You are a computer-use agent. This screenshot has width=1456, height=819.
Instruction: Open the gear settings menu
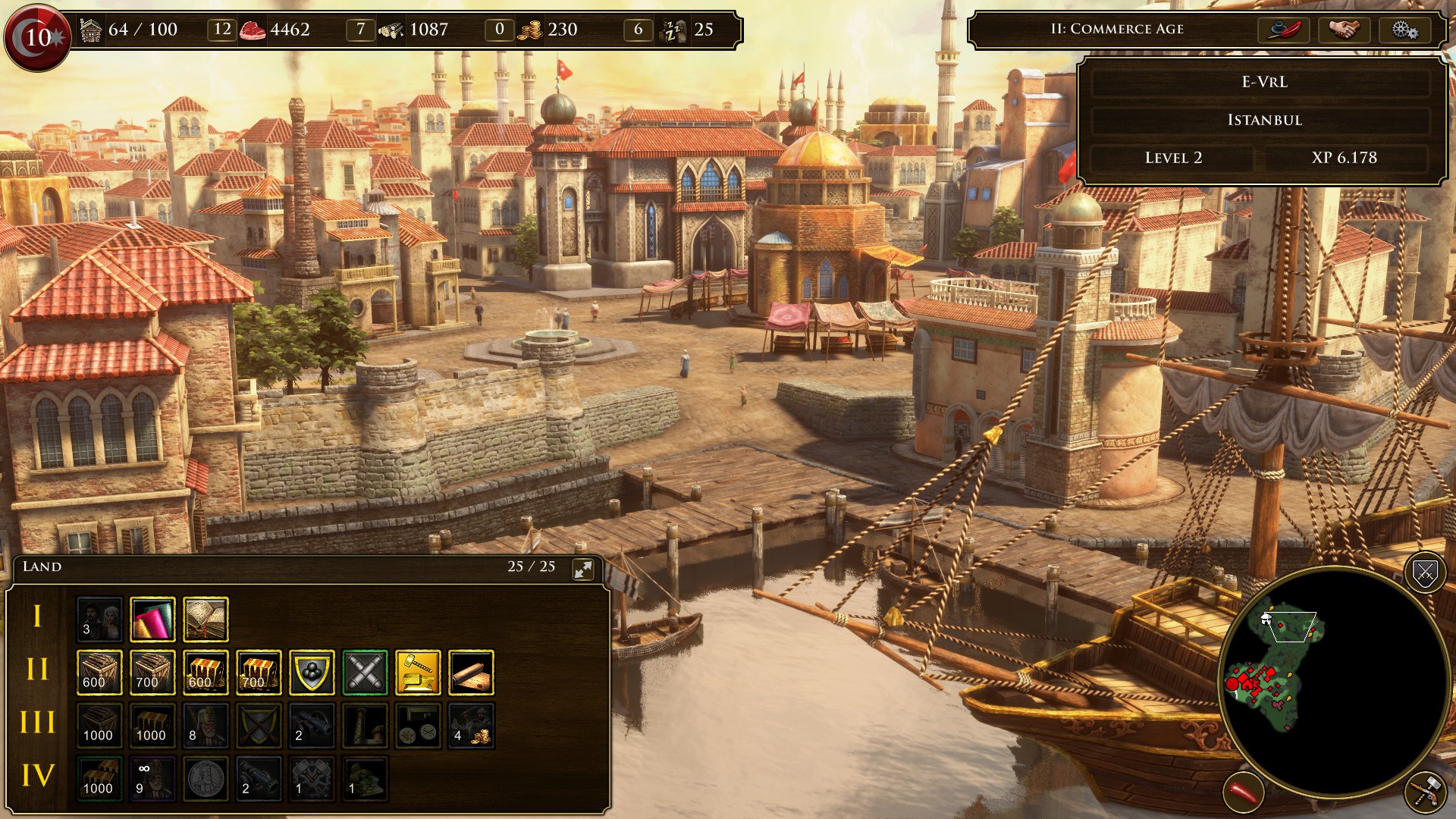point(1404,30)
